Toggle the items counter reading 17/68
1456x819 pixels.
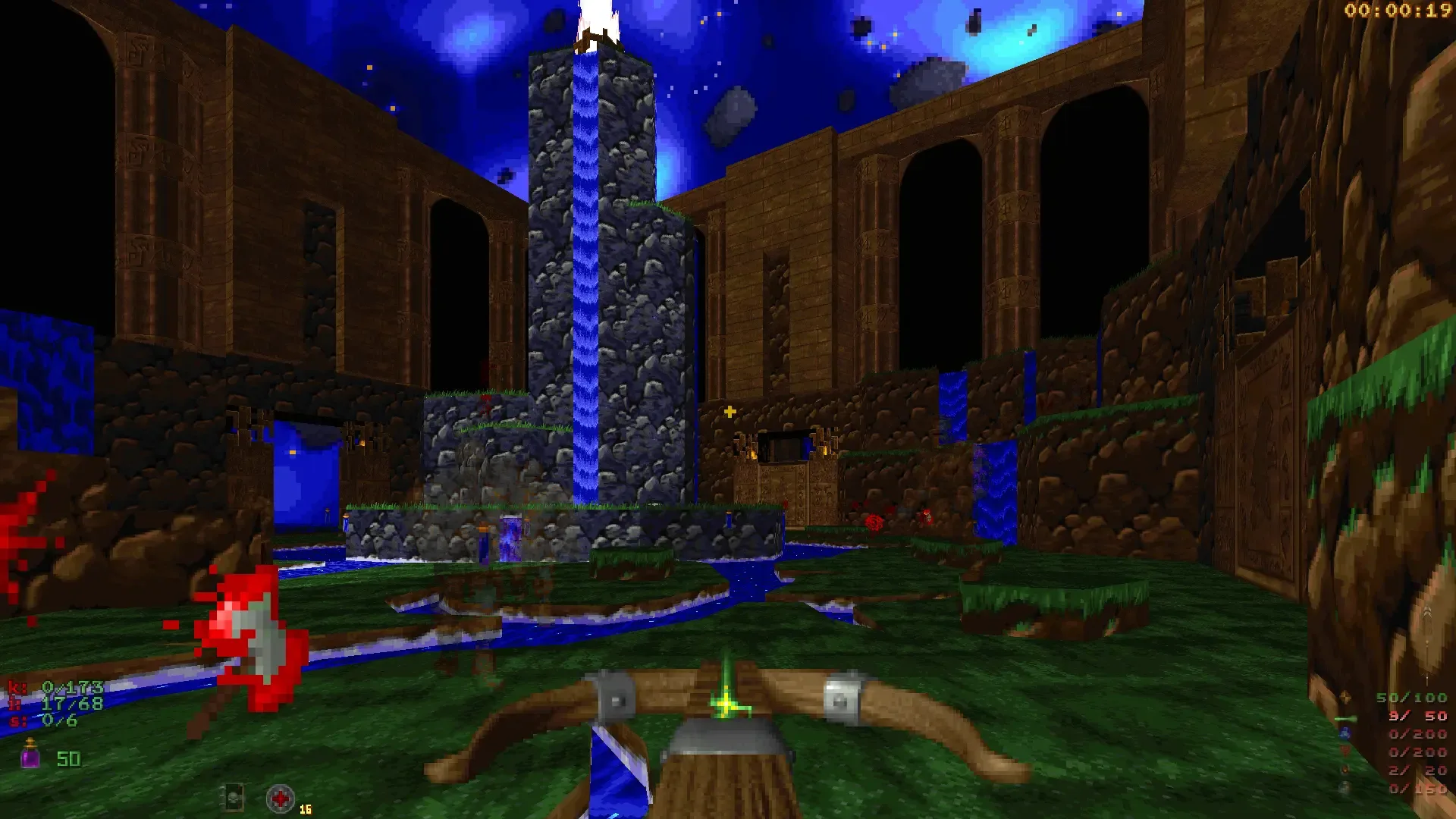pos(68,704)
